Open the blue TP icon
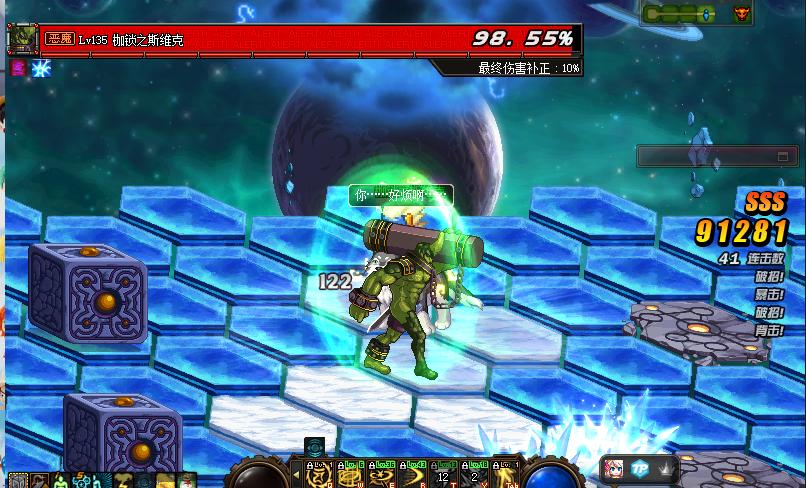Screen dimensions: 806x488 [640, 469]
